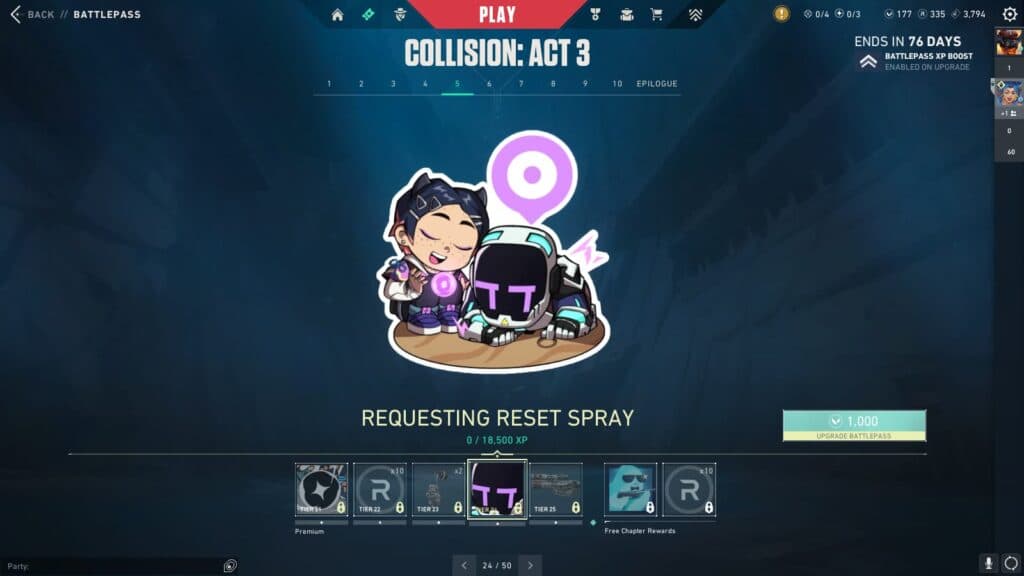
Task: Select the free sunglasses player card reward
Action: pos(631,490)
